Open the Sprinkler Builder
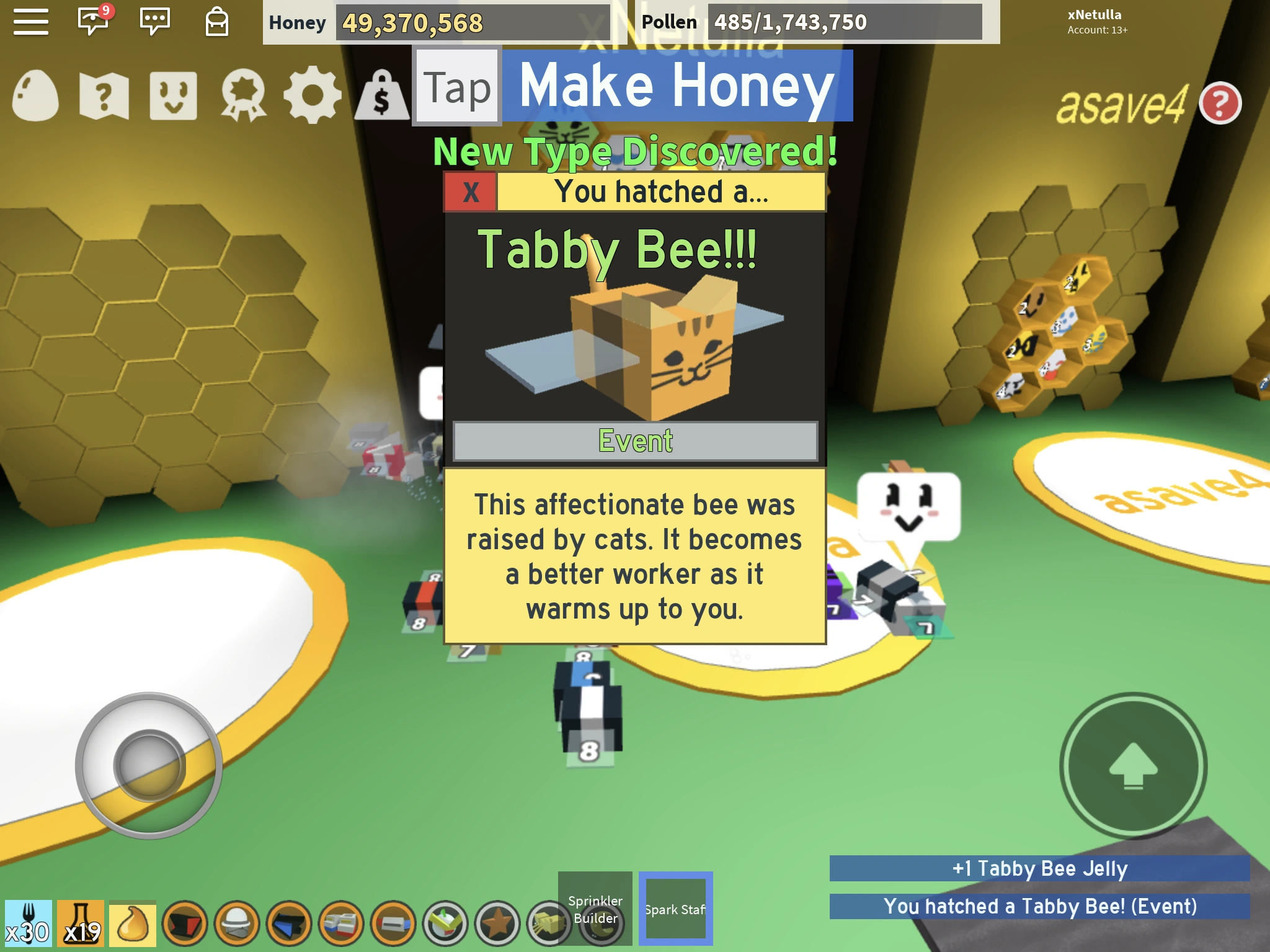 click(x=594, y=907)
